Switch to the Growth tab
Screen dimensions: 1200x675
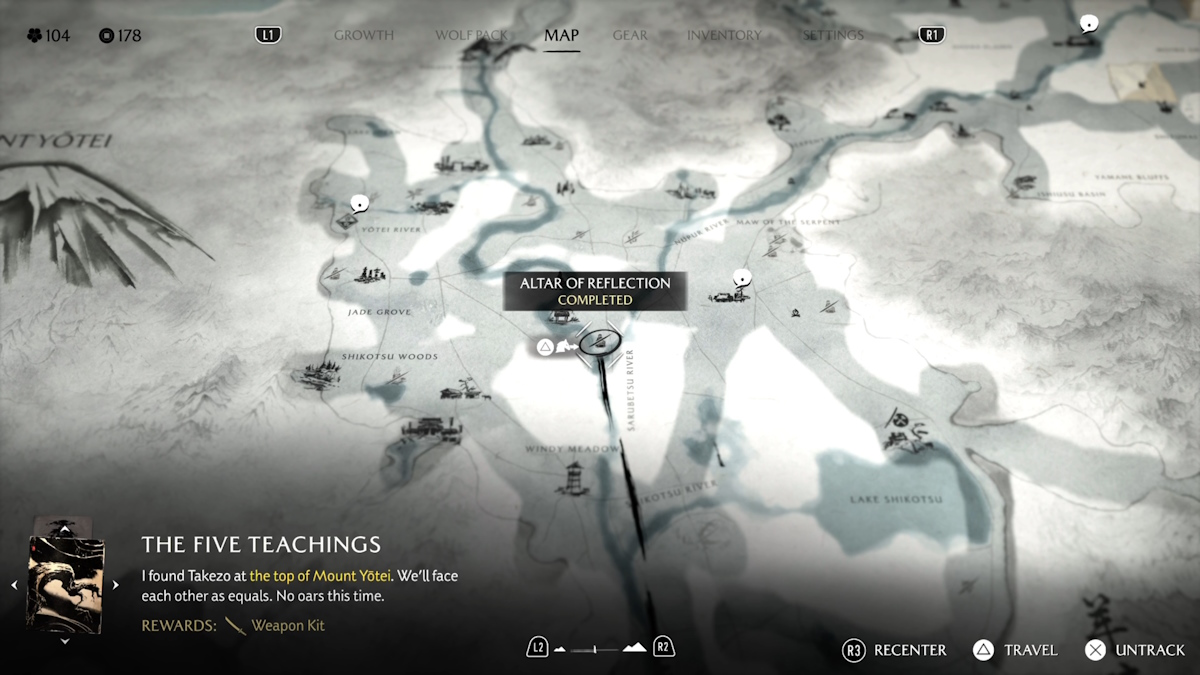pyautogui.click(x=364, y=35)
